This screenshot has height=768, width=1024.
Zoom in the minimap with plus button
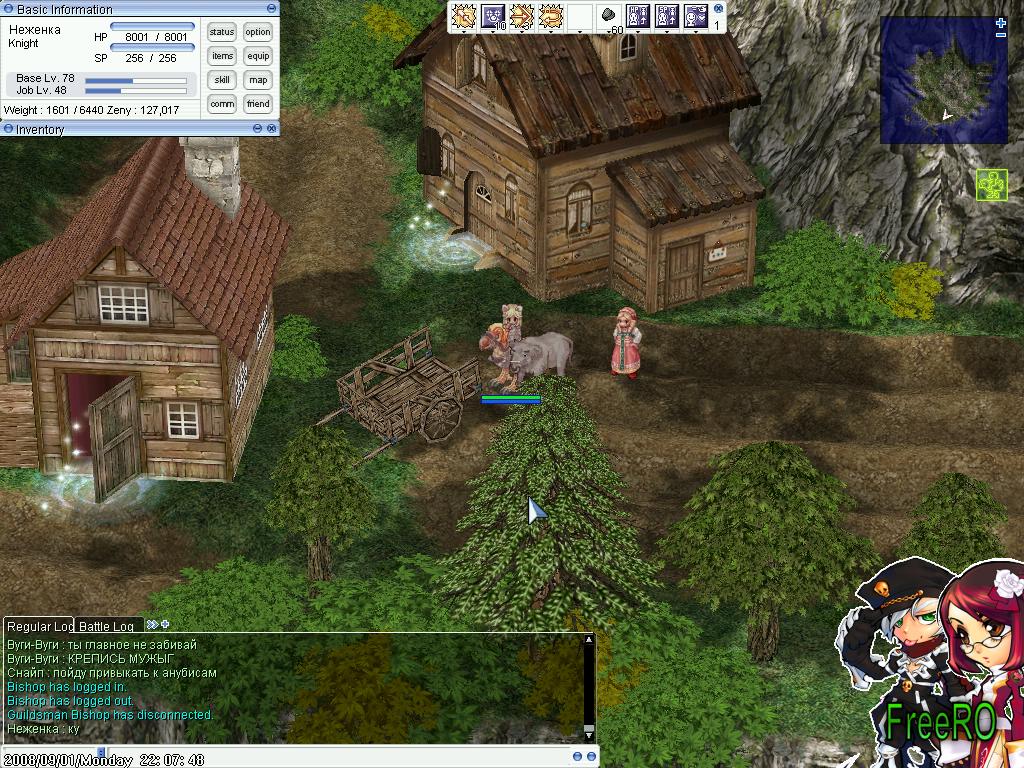coord(1001,23)
